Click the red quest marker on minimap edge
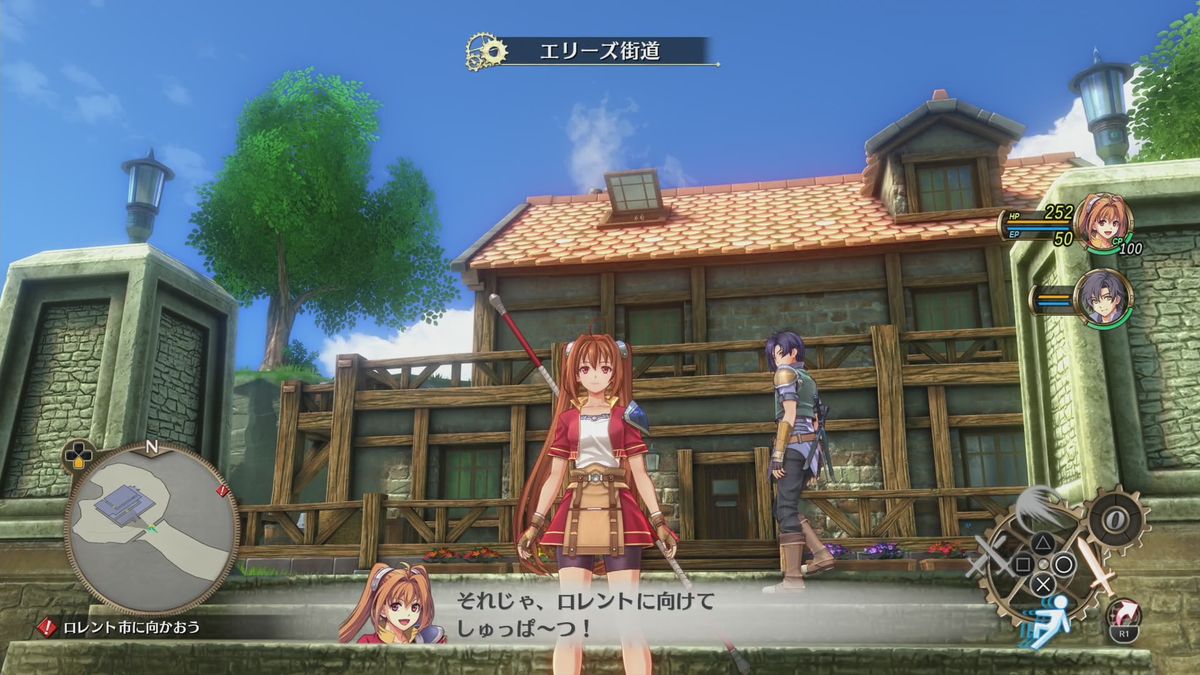Image resolution: width=1200 pixels, height=675 pixels. 222,492
